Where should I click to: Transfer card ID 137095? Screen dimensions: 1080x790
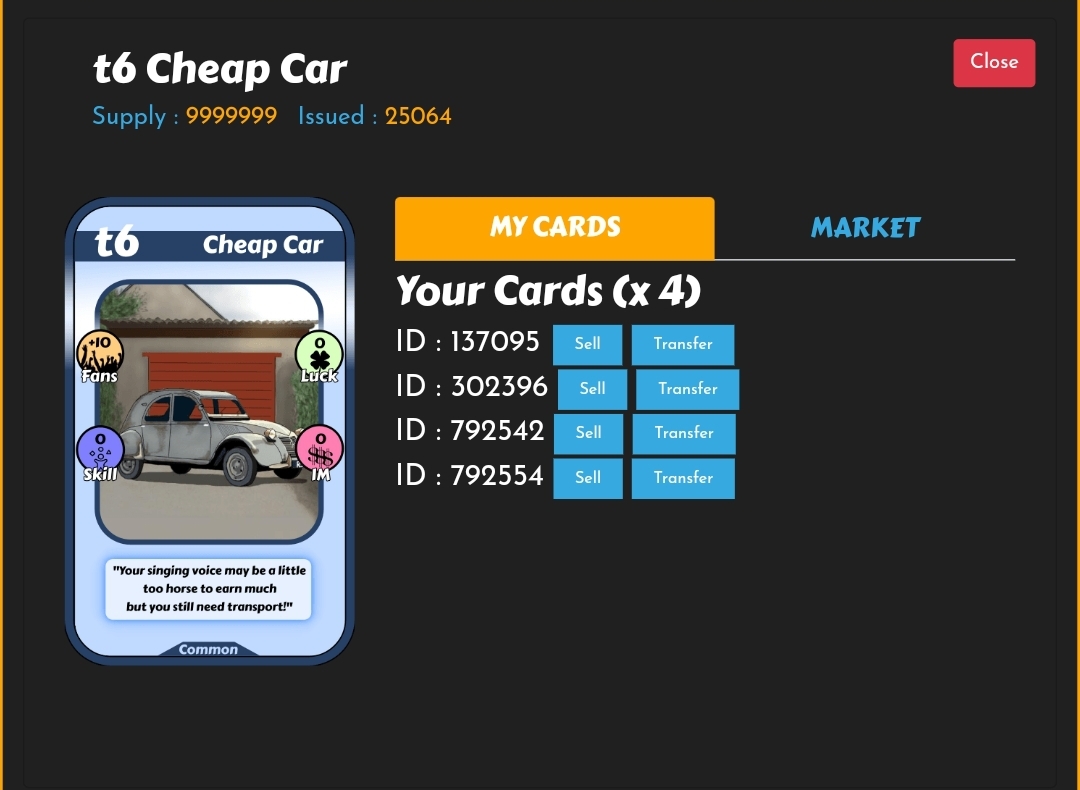click(683, 344)
